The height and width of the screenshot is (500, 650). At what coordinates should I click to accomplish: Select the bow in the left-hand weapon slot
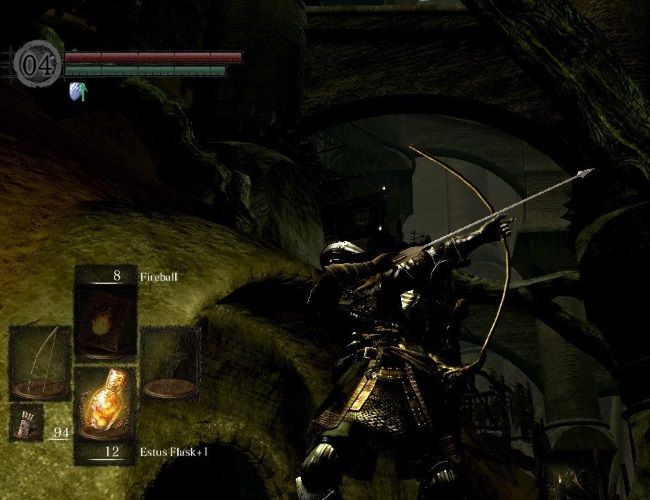pos(40,362)
